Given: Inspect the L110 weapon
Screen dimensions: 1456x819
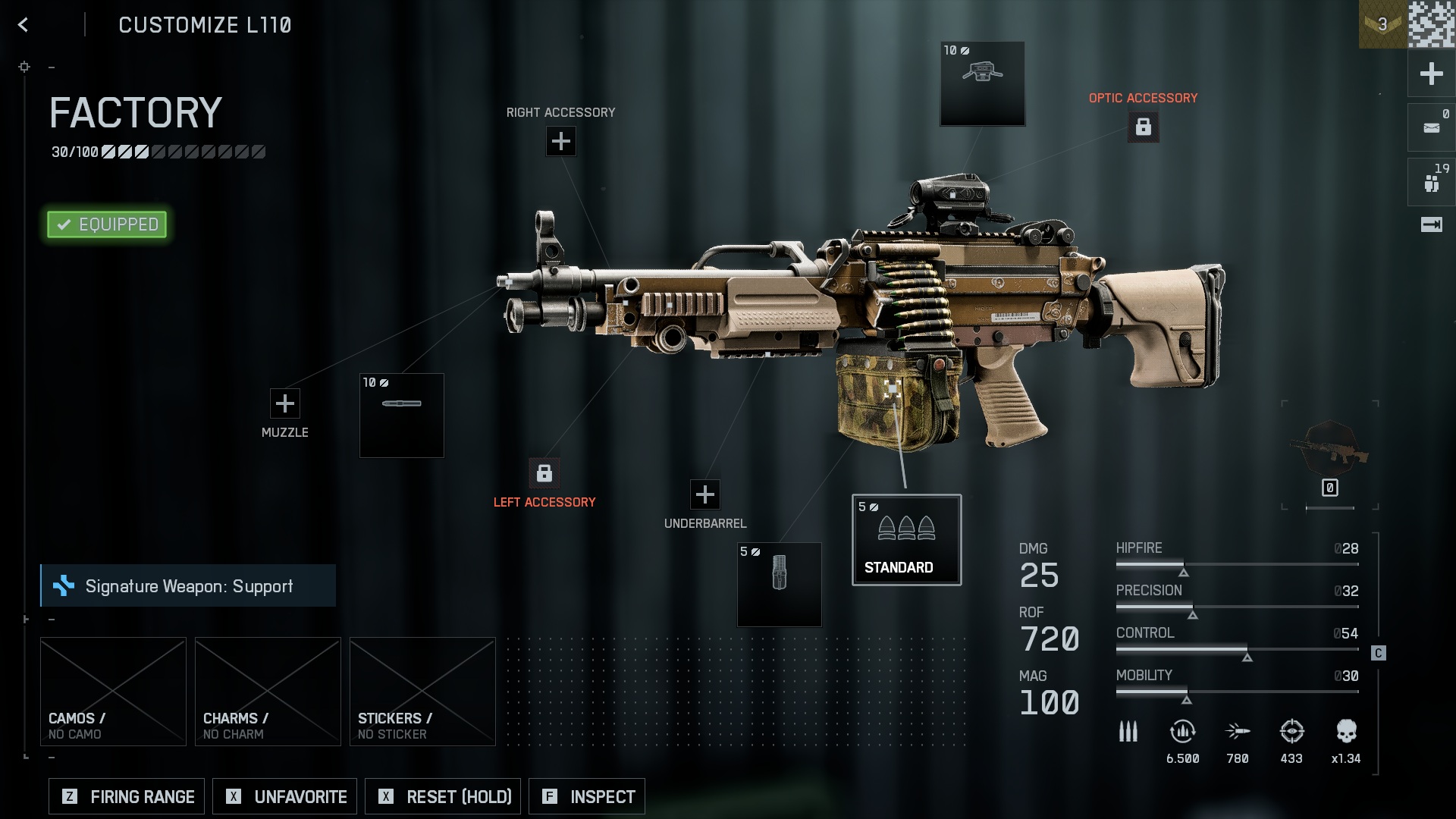Looking at the screenshot, I should 587,796.
